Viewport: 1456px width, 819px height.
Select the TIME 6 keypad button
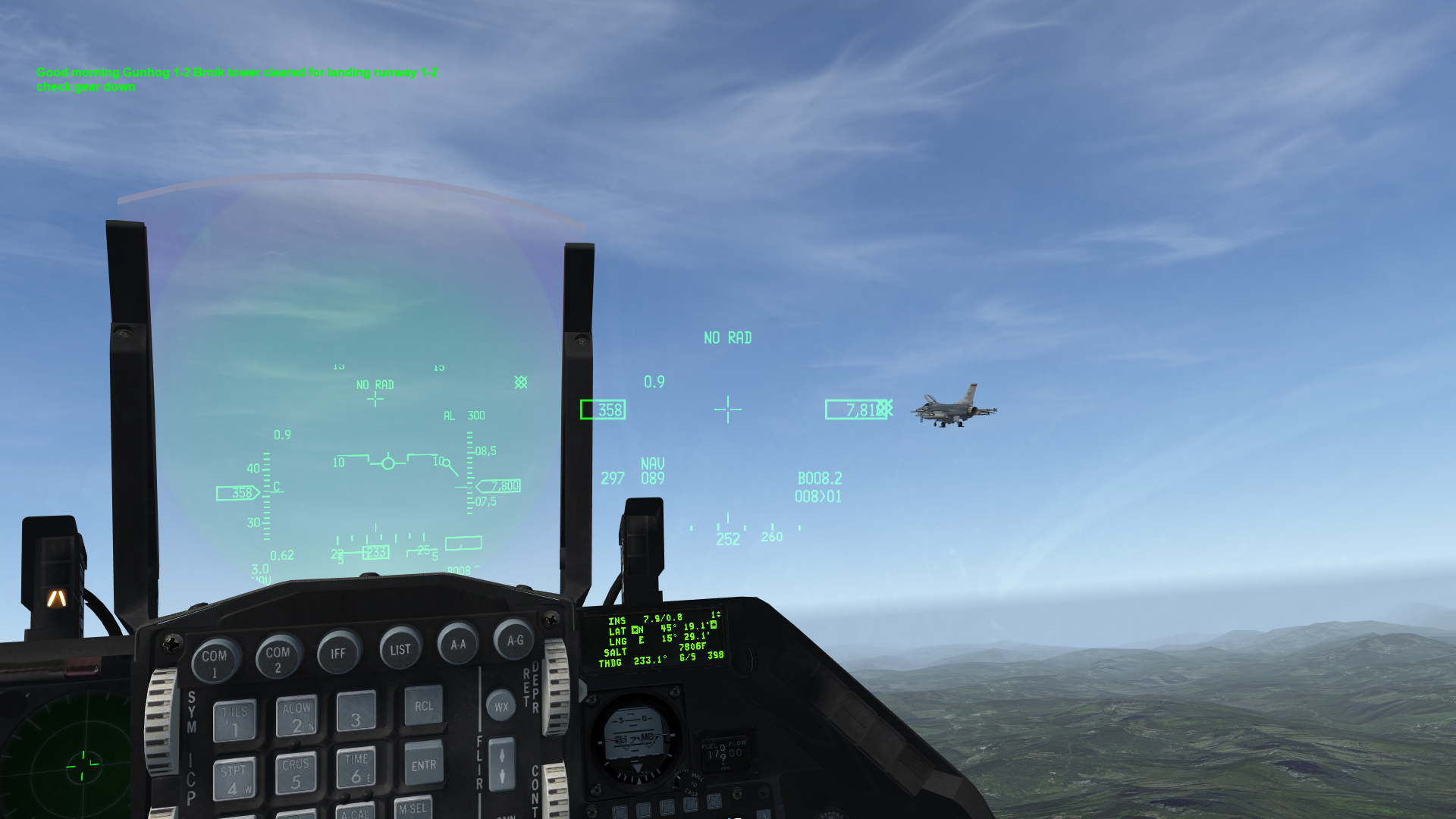[356, 768]
